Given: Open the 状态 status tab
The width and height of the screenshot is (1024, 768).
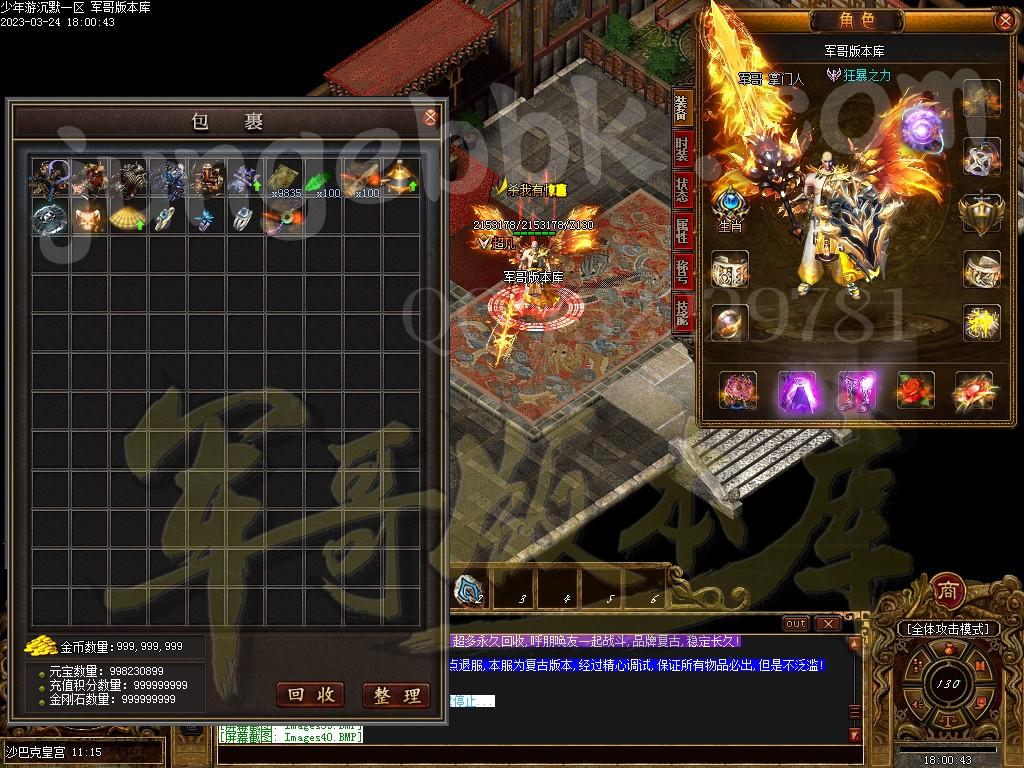Looking at the screenshot, I should point(682,190).
